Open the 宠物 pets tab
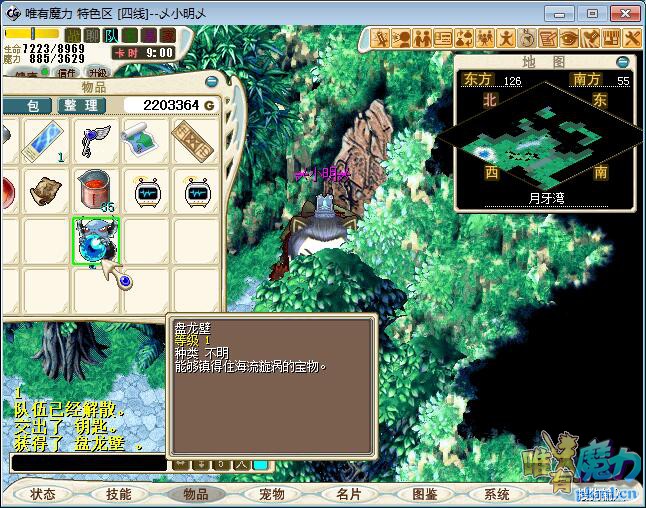 tap(271, 494)
